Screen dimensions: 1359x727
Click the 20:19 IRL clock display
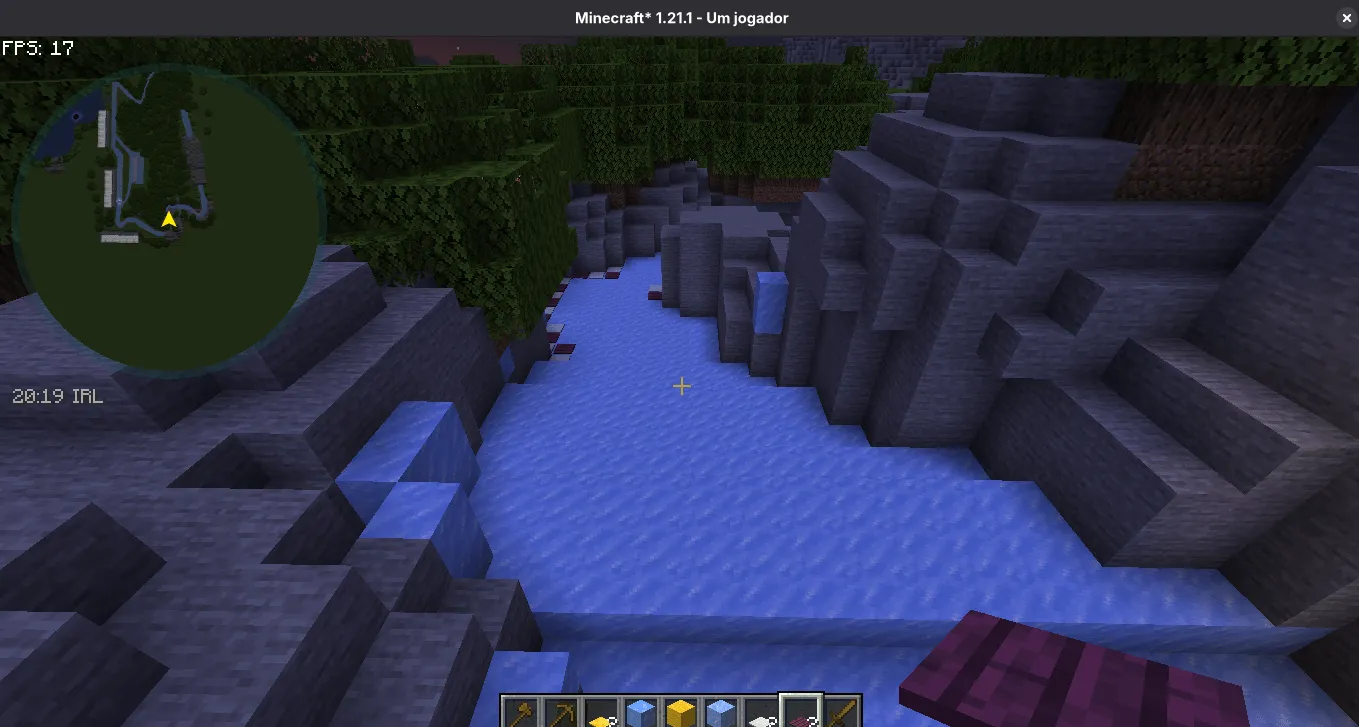point(56,395)
